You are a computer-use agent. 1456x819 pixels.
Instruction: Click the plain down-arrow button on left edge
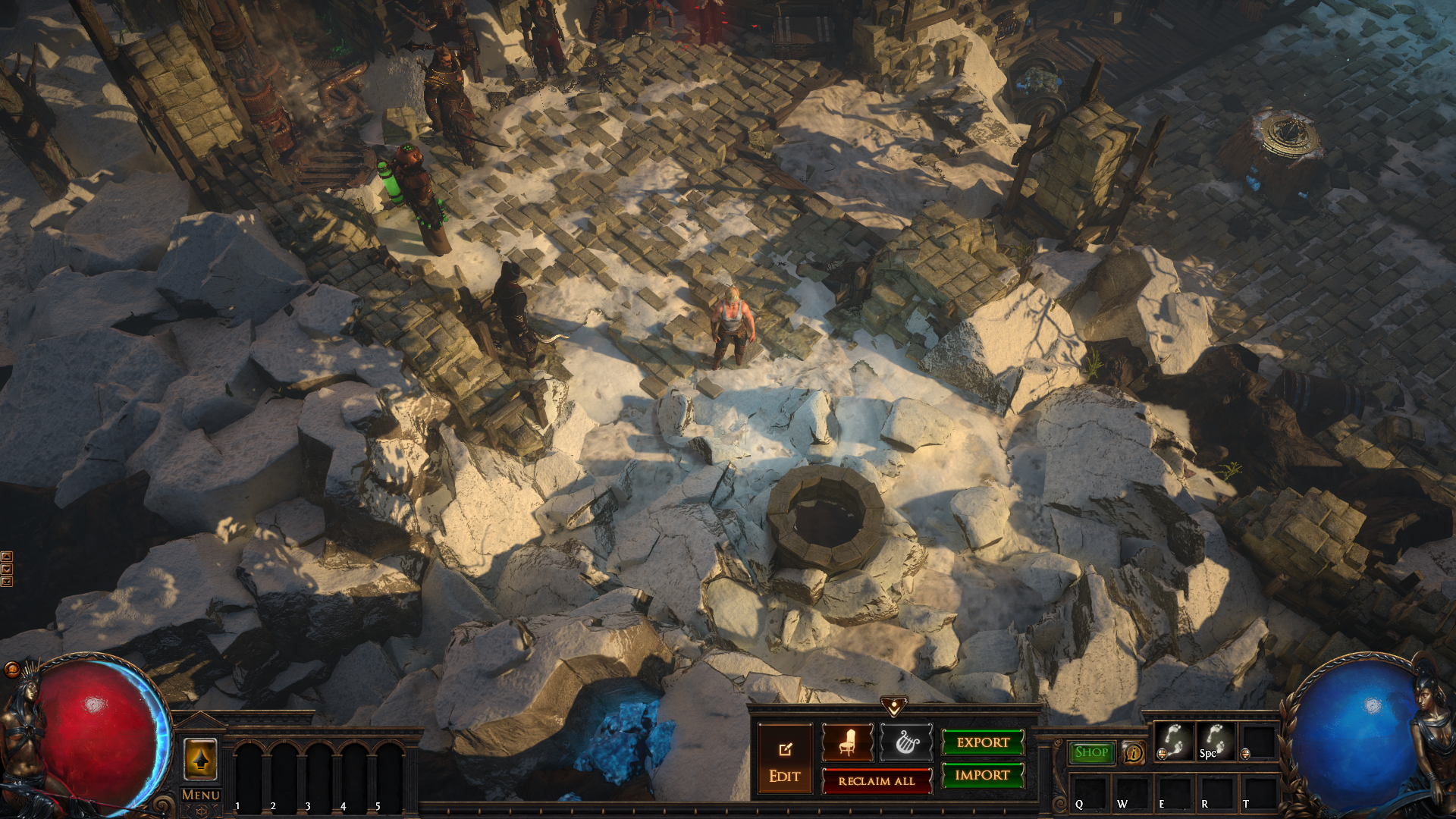[7, 569]
